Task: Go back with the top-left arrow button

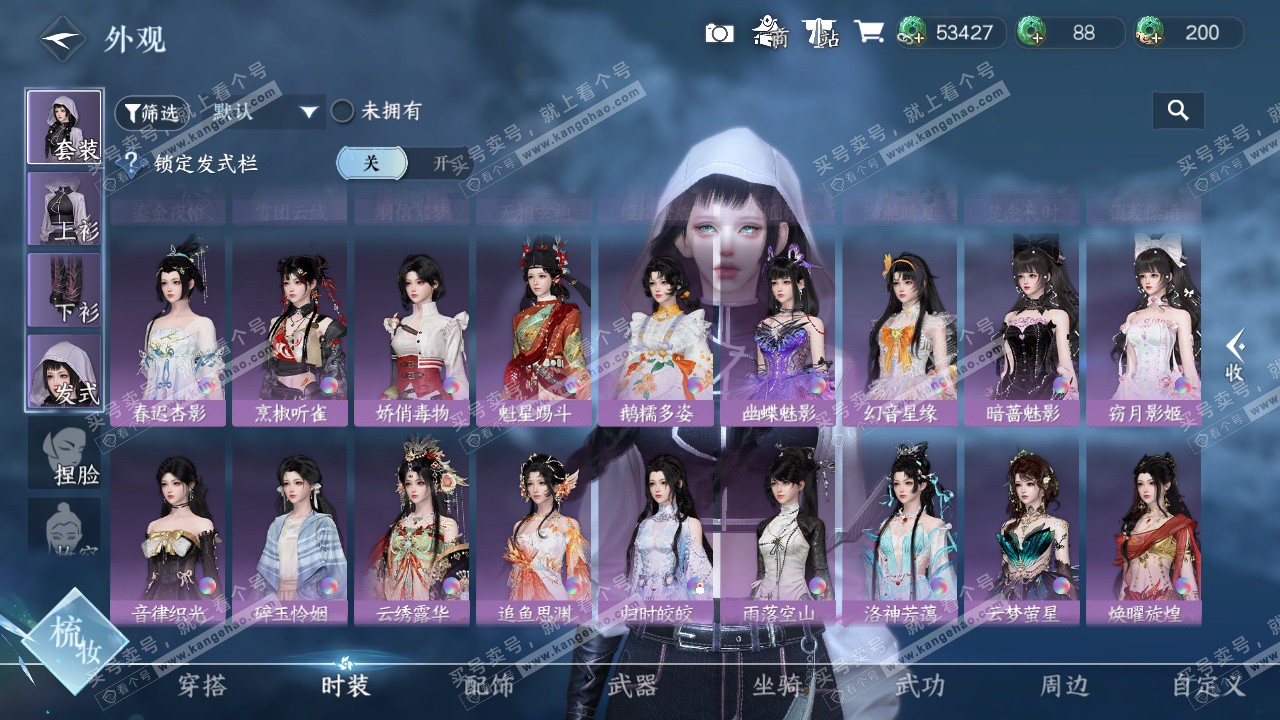Action: coord(62,39)
